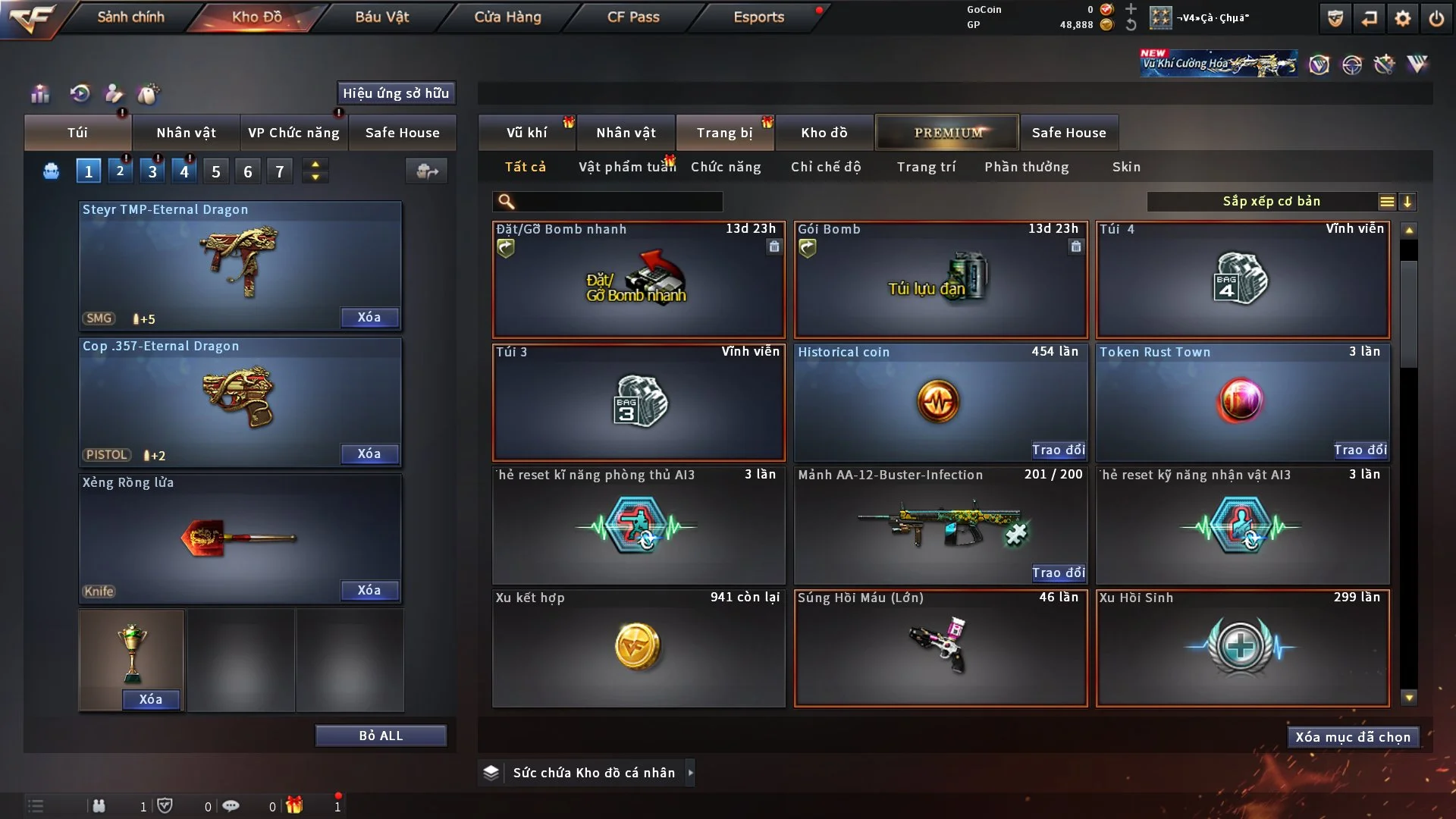Open settings with the gear icon
Image resolution: width=1456 pixels, height=819 pixels.
tap(1403, 18)
